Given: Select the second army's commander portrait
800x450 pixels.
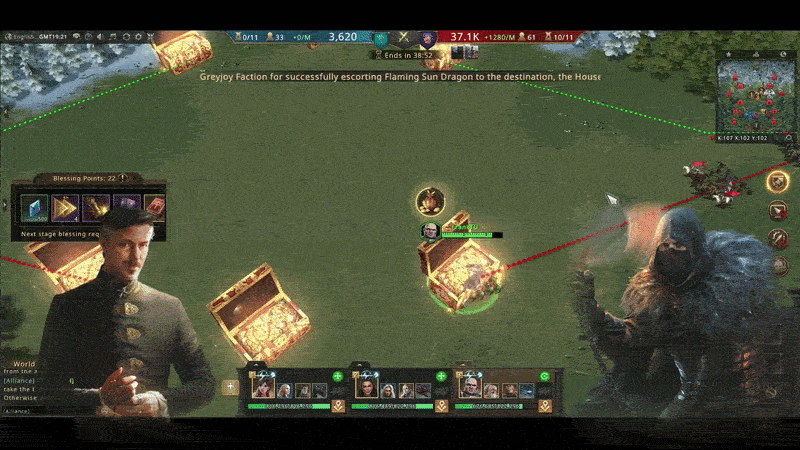Looking at the screenshot, I should click(x=367, y=389).
